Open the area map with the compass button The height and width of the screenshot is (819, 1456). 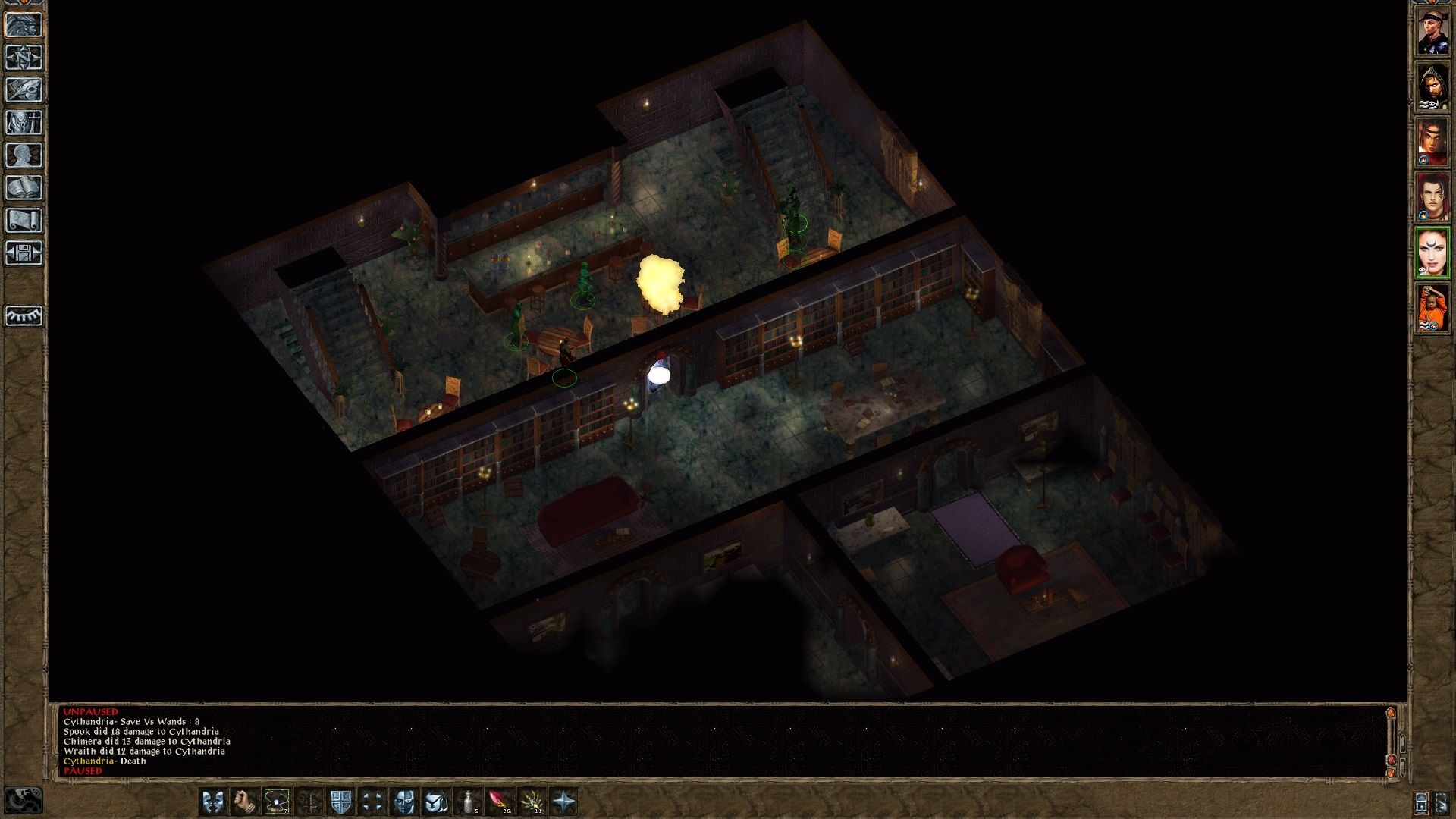[x=24, y=58]
